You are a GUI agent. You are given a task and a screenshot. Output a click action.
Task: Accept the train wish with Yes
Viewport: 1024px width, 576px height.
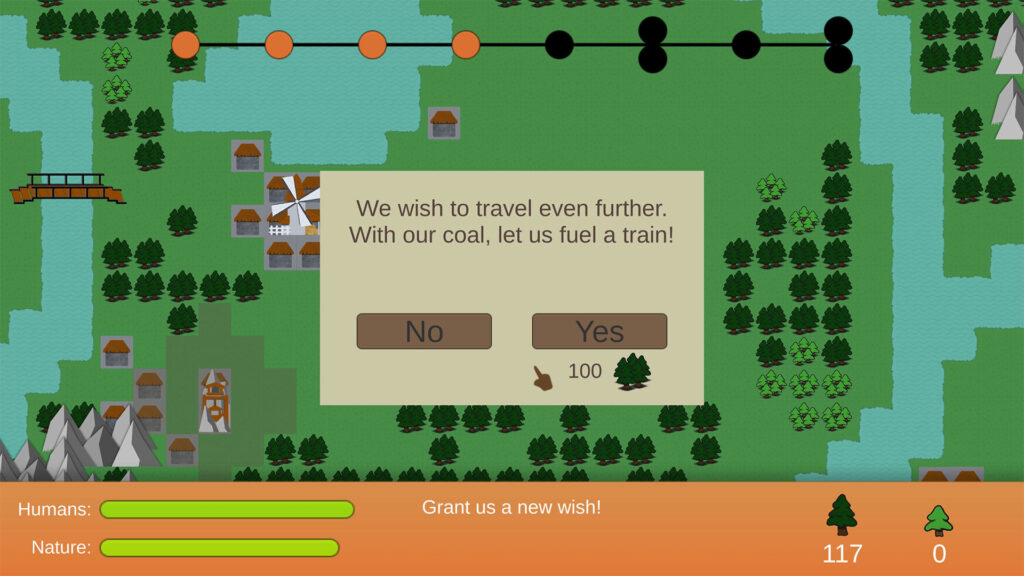[599, 331]
